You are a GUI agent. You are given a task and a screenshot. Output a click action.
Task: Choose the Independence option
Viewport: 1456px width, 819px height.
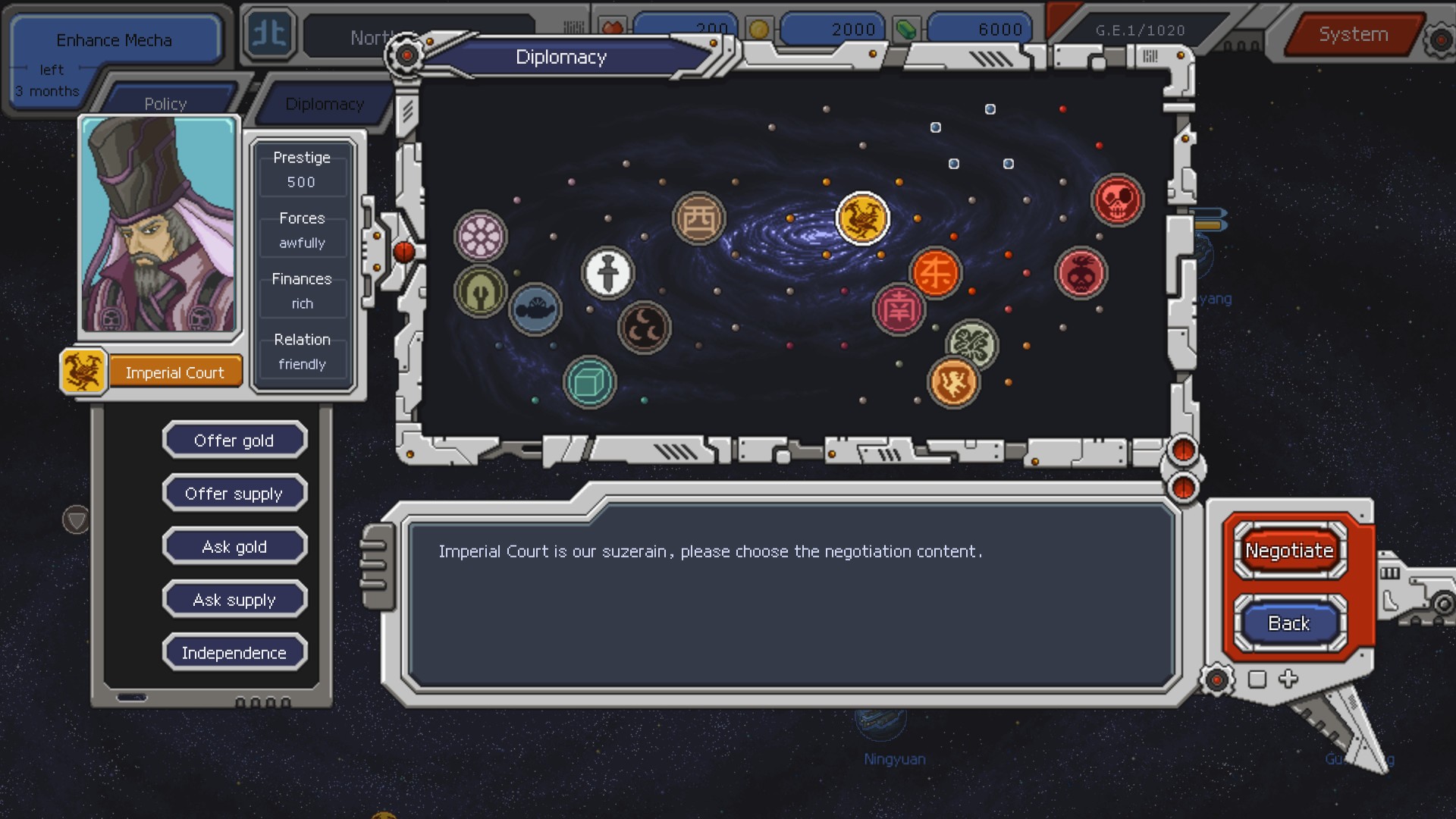(x=234, y=651)
